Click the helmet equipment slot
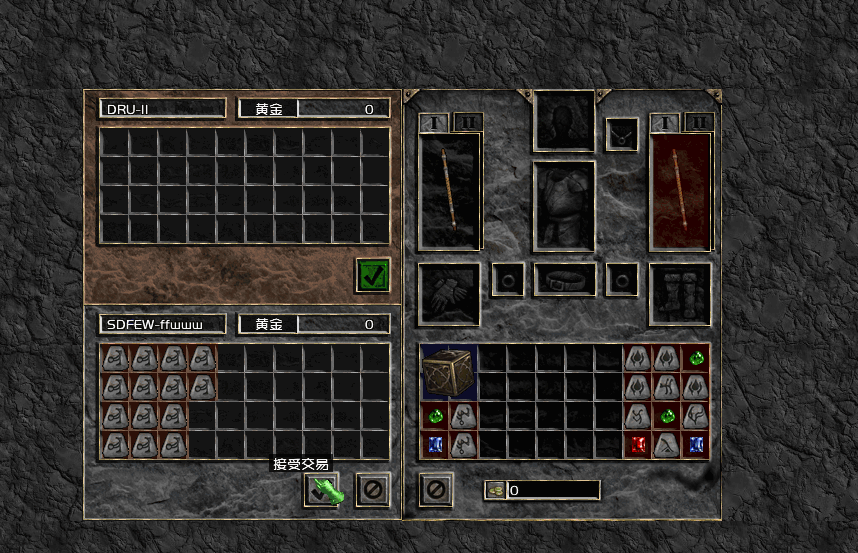The width and height of the screenshot is (858, 553). click(565, 121)
